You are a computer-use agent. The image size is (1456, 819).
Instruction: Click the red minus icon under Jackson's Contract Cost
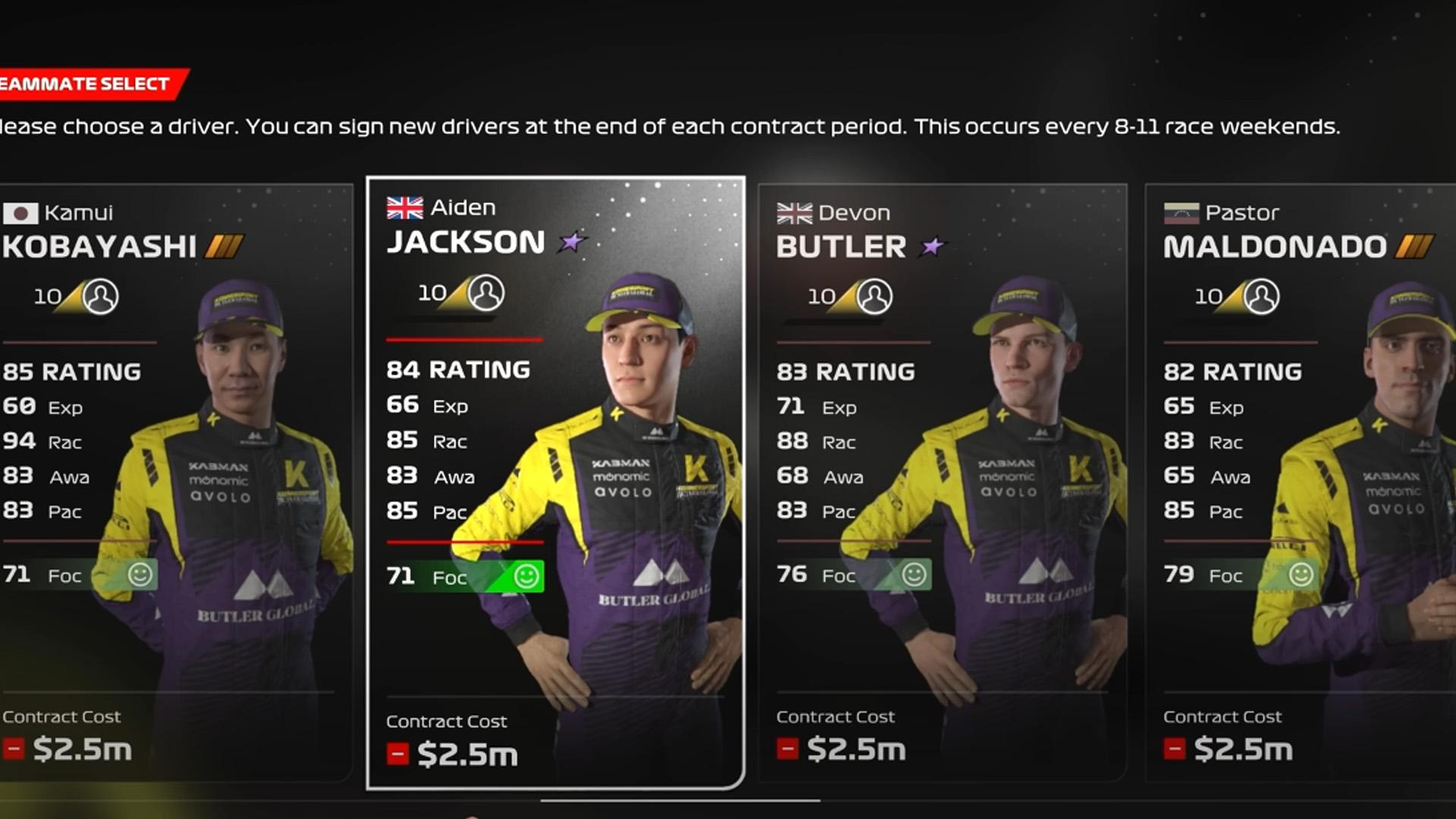(x=397, y=754)
